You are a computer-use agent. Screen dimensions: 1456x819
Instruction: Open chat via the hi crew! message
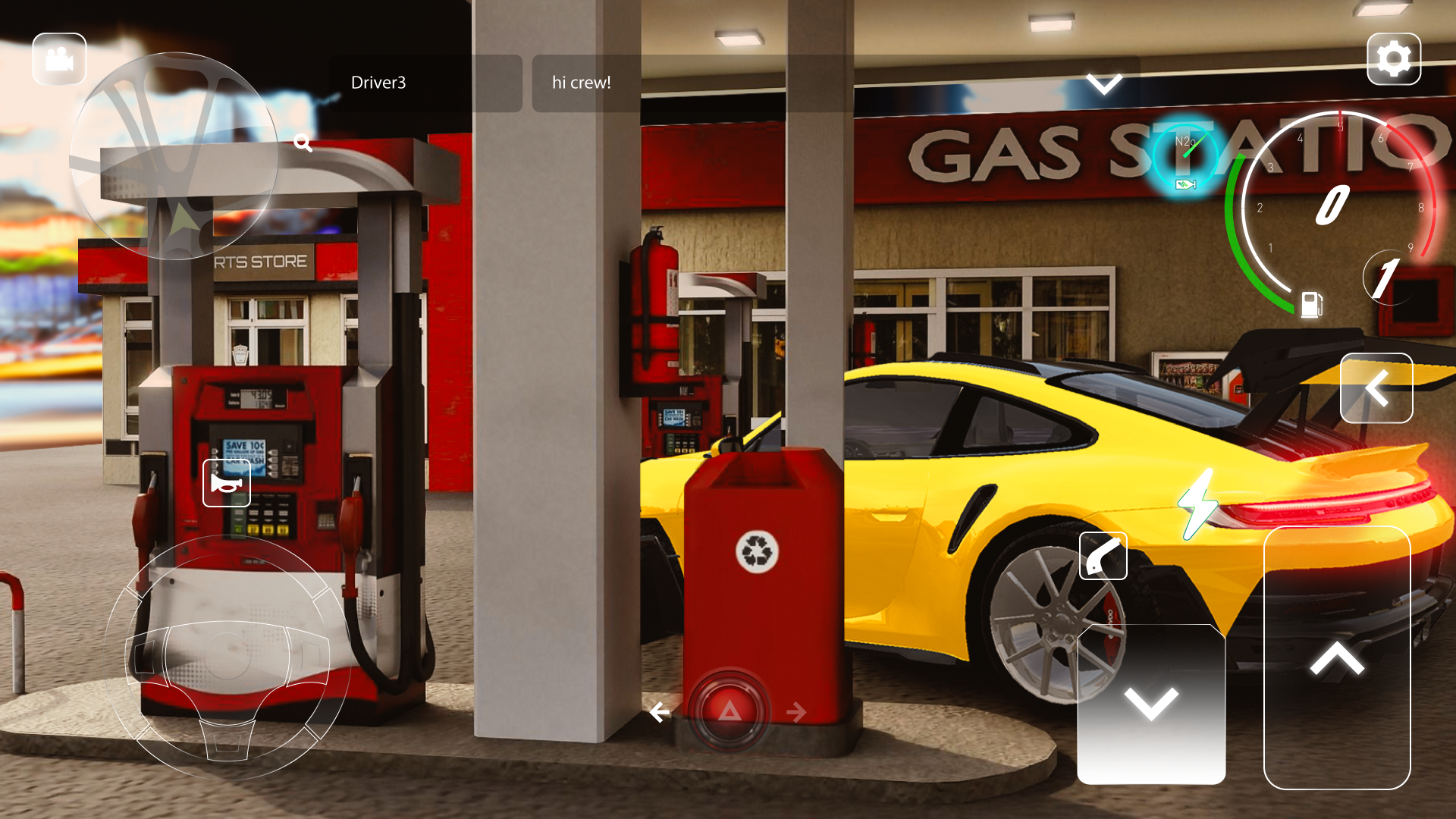(581, 83)
